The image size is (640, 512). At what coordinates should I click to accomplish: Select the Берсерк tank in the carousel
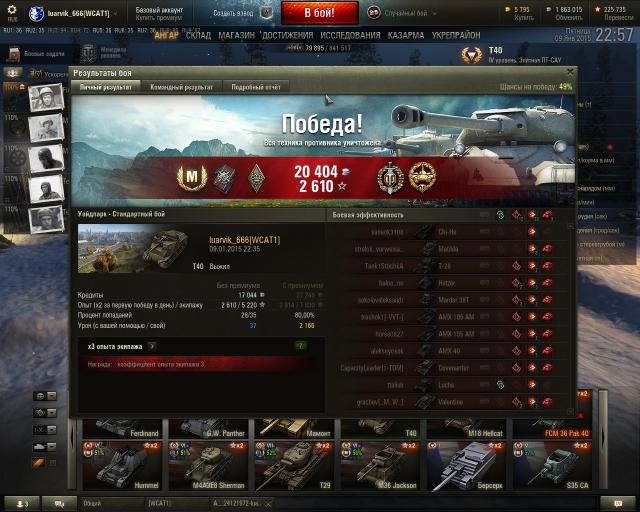pyautogui.click(x=467, y=465)
